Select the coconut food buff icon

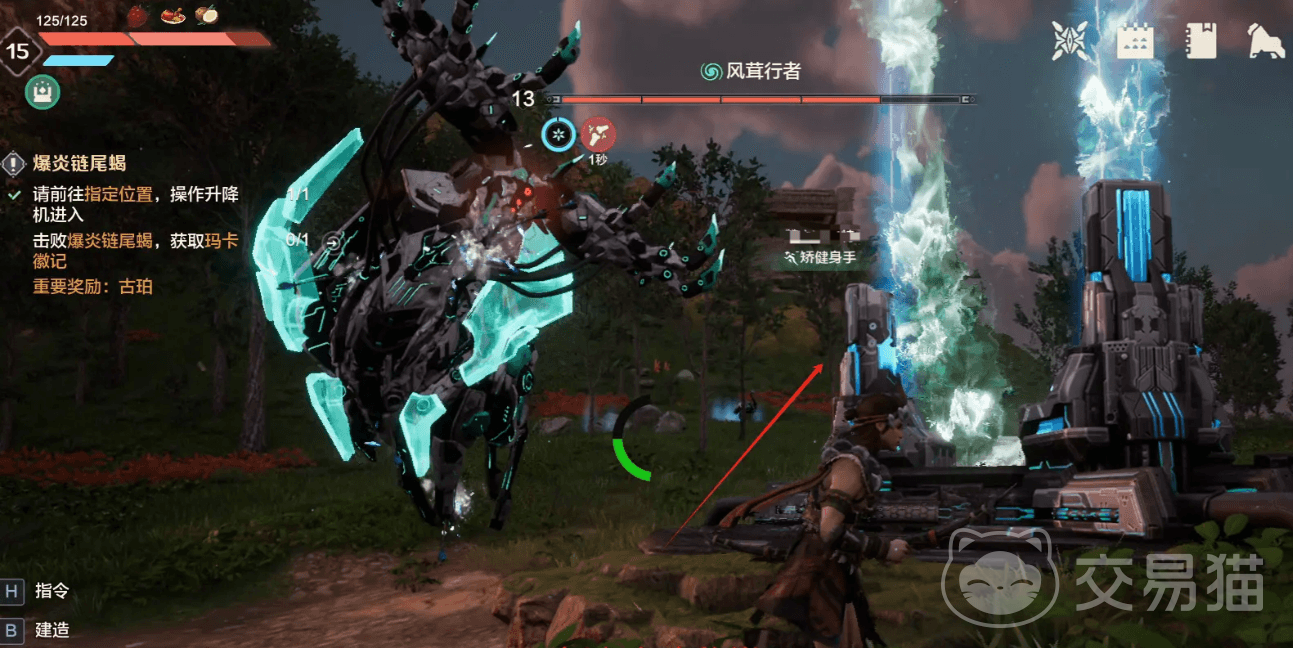pyautogui.click(x=207, y=15)
